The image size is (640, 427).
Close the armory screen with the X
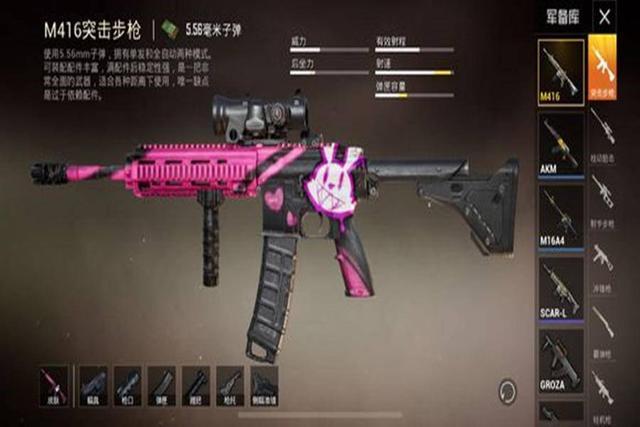[x=604, y=17]
